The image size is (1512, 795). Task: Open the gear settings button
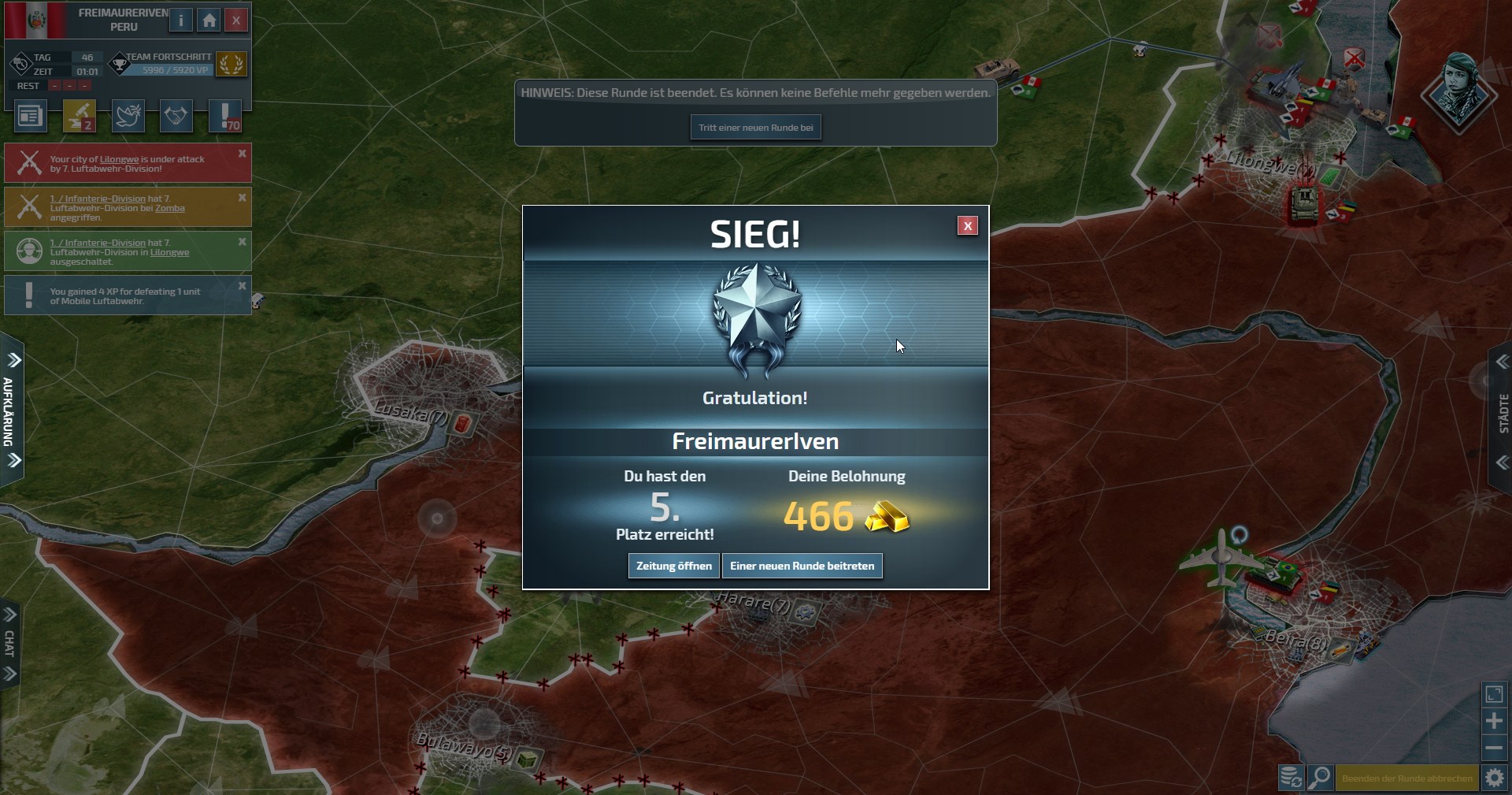[x=1494, y=778]
